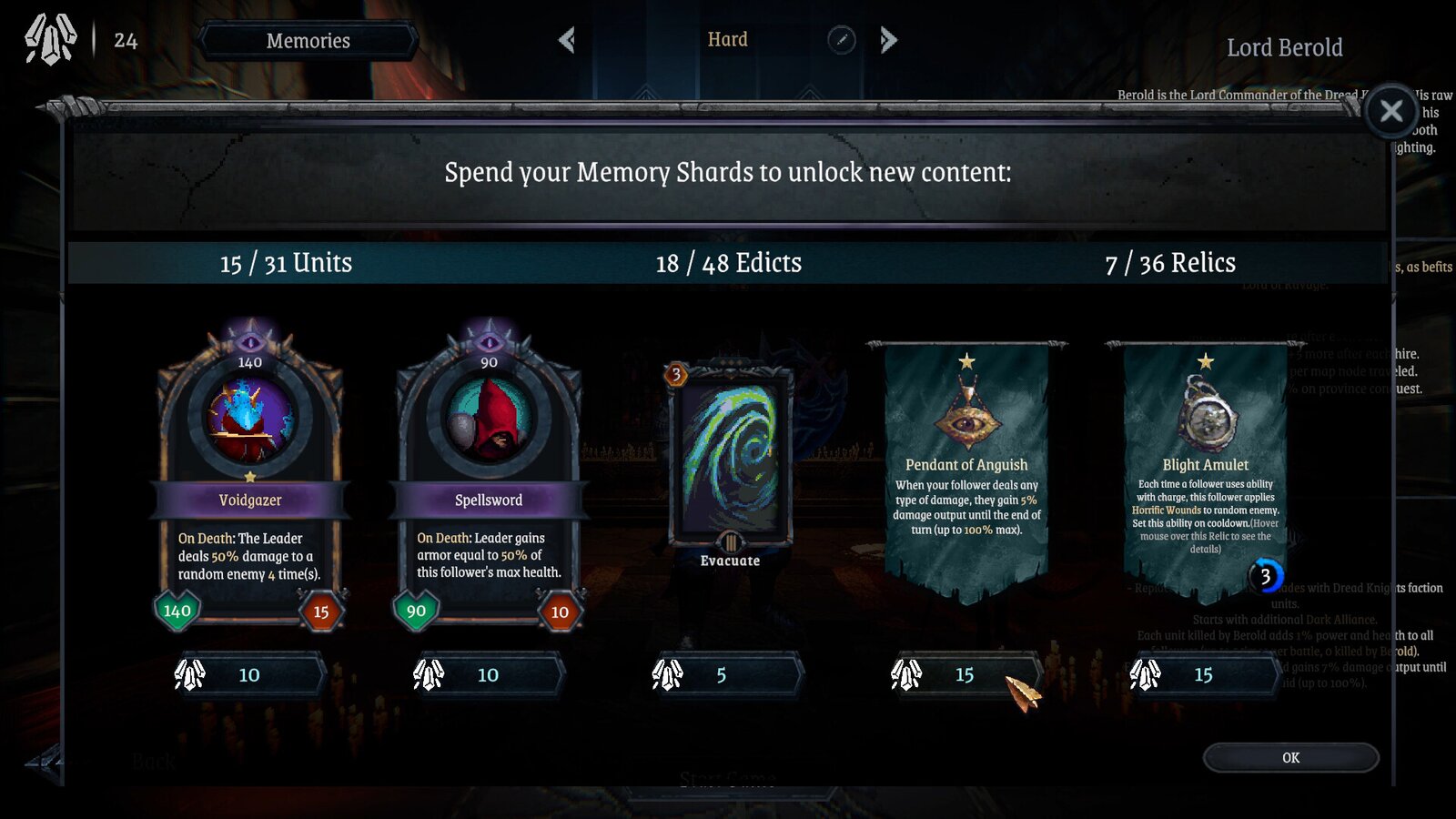Select the 15 / 31 Units section header
This screenshot has width=1456, height=819.
click(x=285, y=263)
